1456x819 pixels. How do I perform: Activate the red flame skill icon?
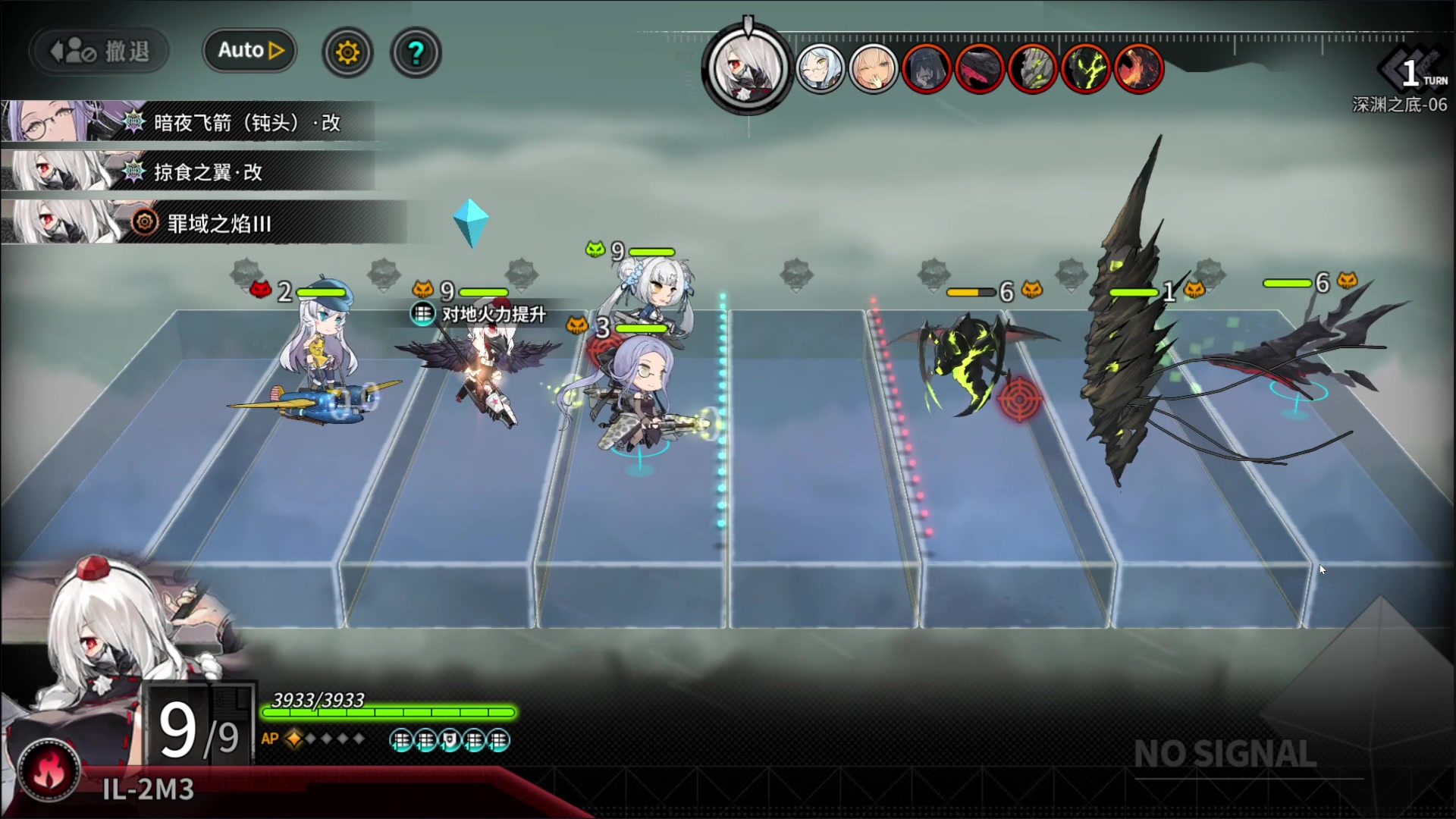click(50, 770)
